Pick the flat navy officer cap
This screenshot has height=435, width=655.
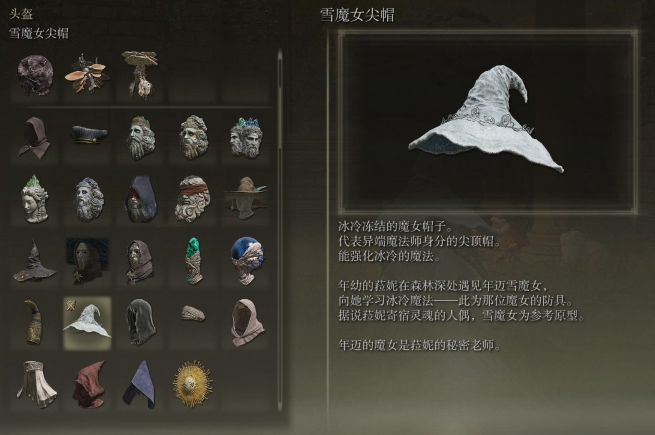point(87,135)
